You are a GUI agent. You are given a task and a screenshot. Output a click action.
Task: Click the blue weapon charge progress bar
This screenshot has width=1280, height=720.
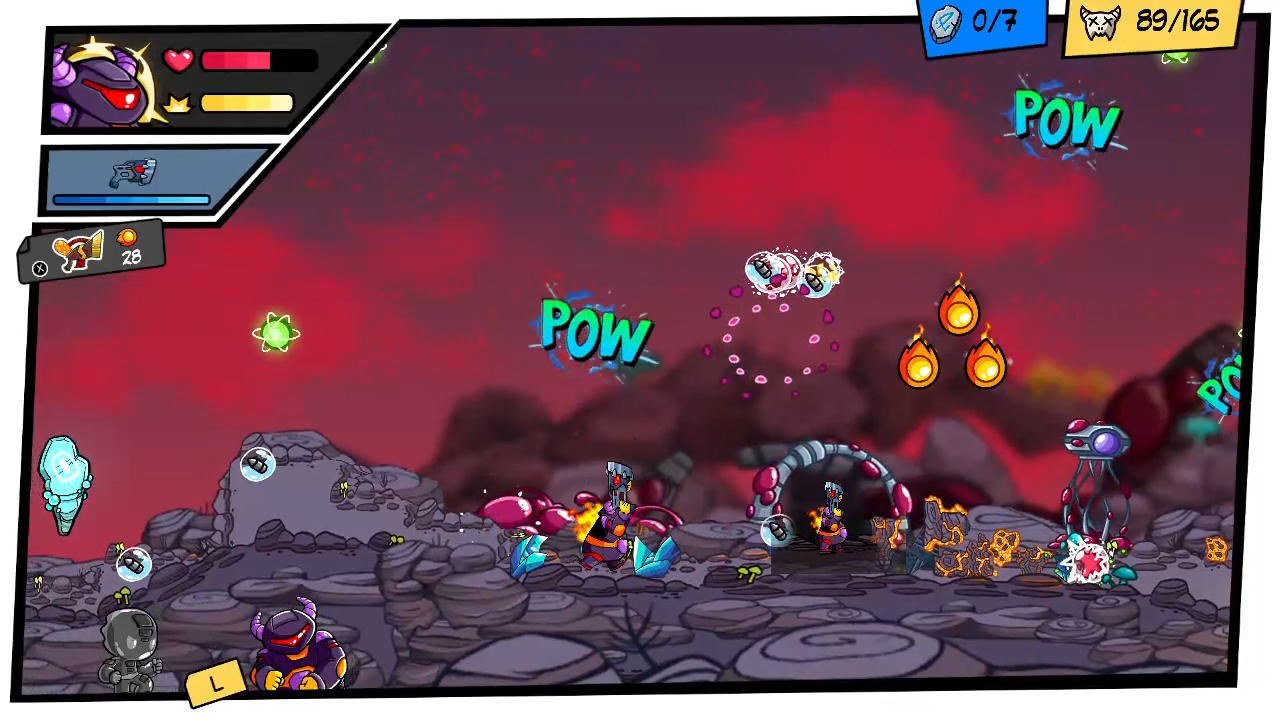[x=130, y=200]
